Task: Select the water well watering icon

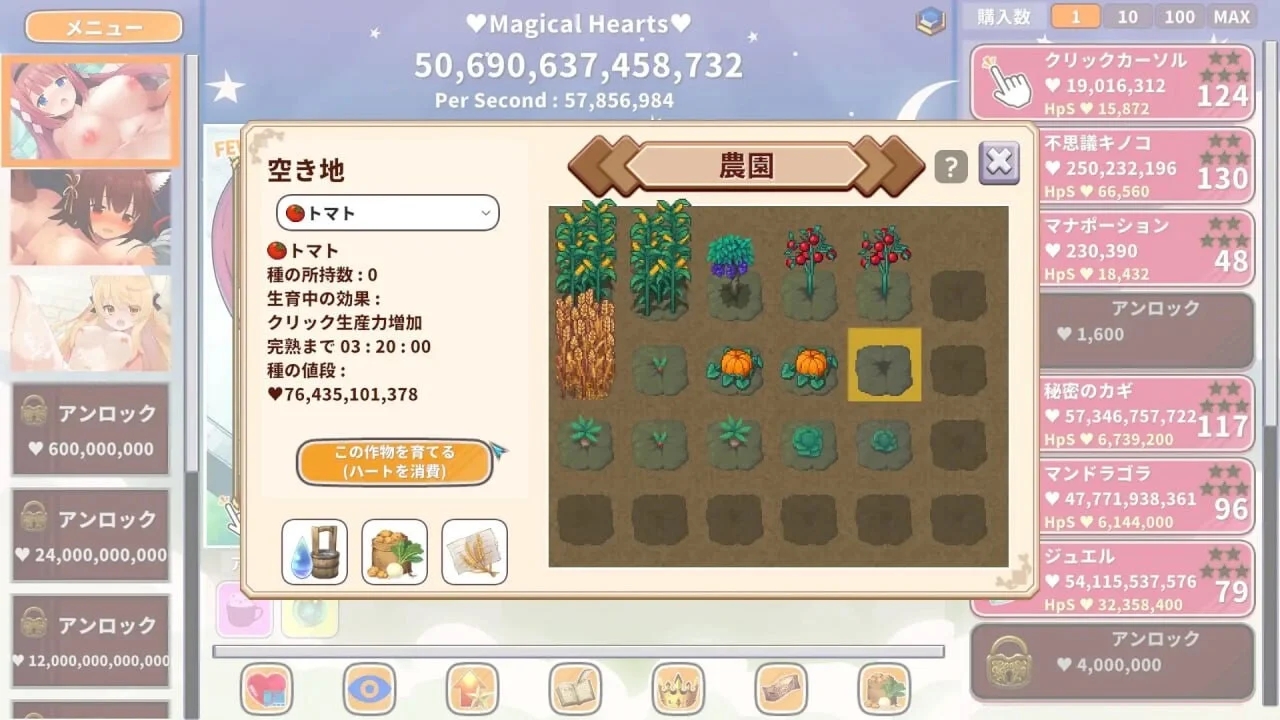Action: pyautogui.click(x=313, y=551)
